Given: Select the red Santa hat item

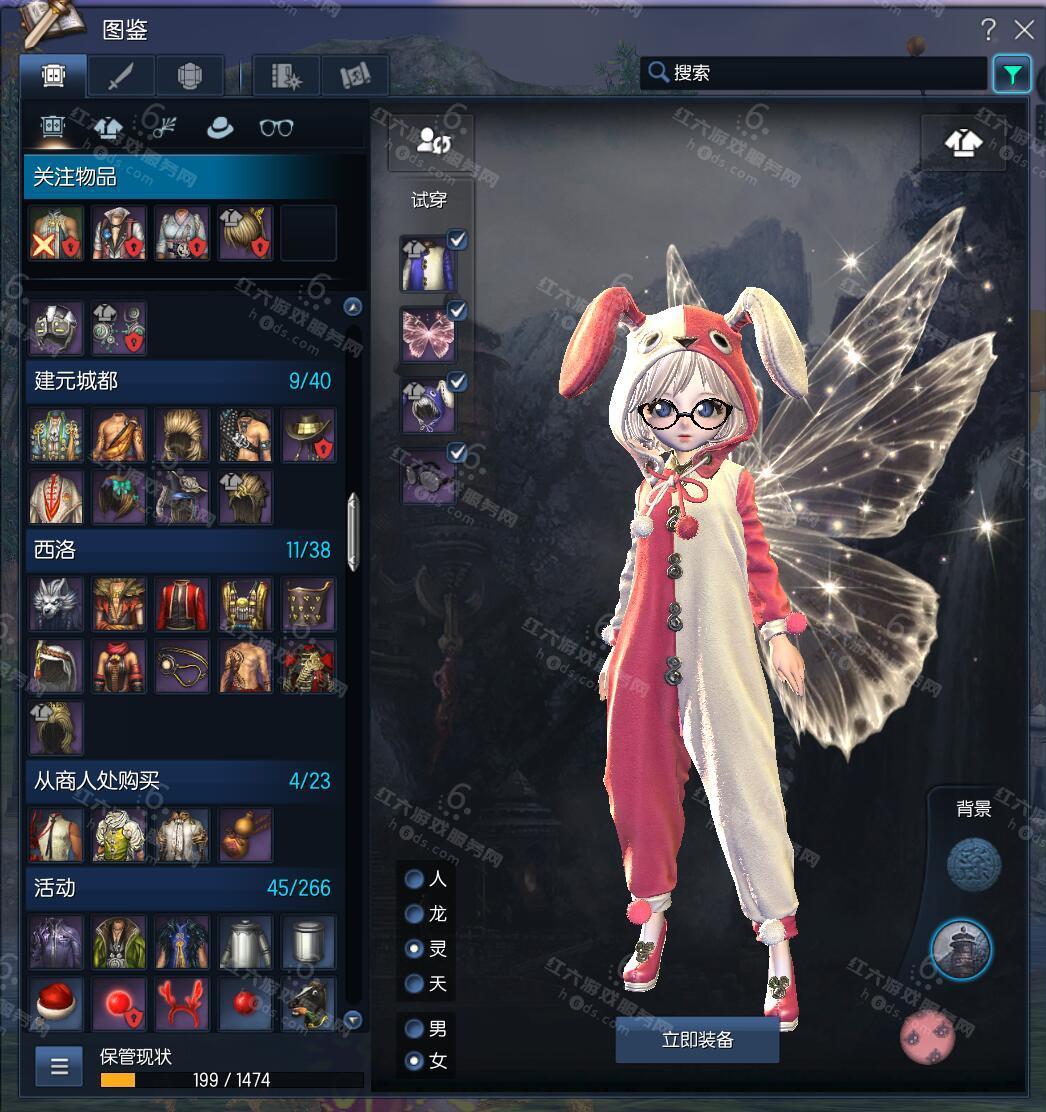Looking at the screenshot, I should pos(56,1003).
